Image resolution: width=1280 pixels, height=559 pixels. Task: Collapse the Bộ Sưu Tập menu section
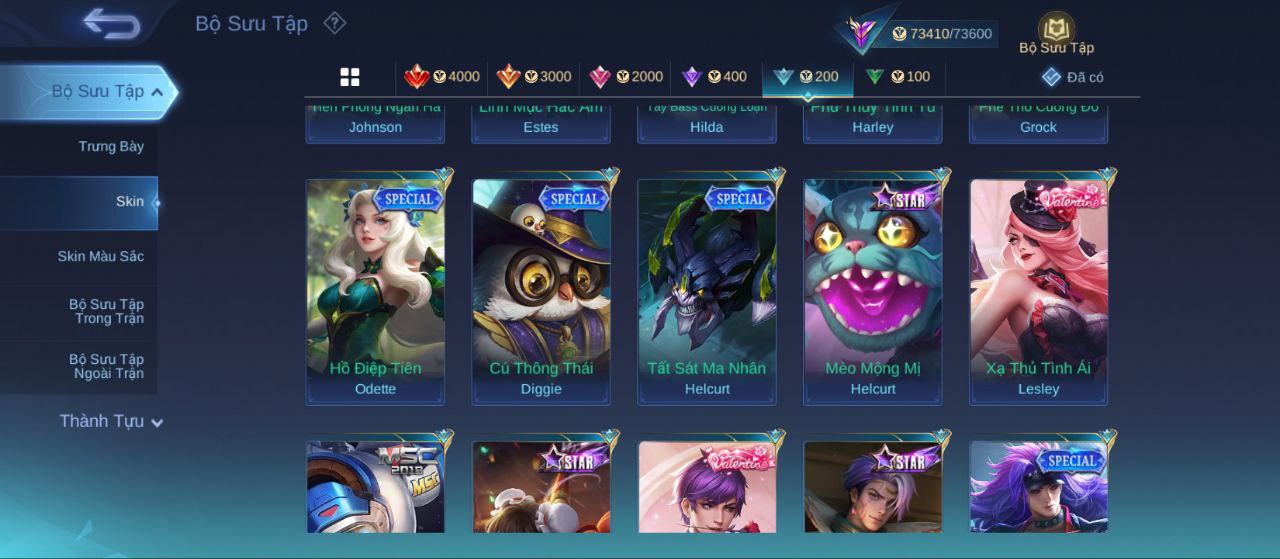[x=157, y=92]
